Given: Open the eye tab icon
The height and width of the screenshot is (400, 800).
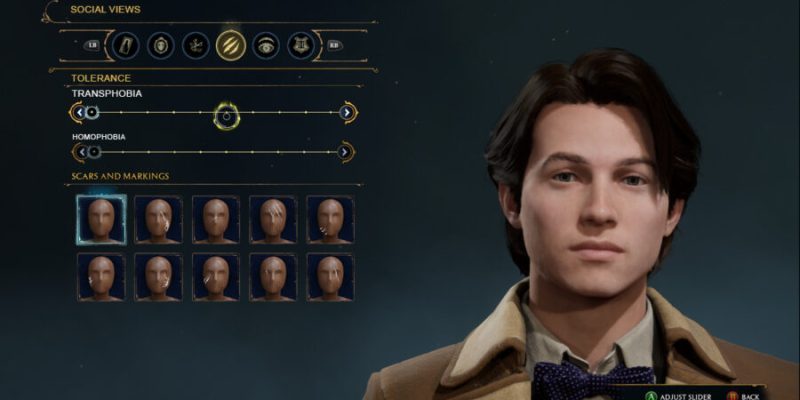Looking at the screenshot, I should (x=265, y=45).
